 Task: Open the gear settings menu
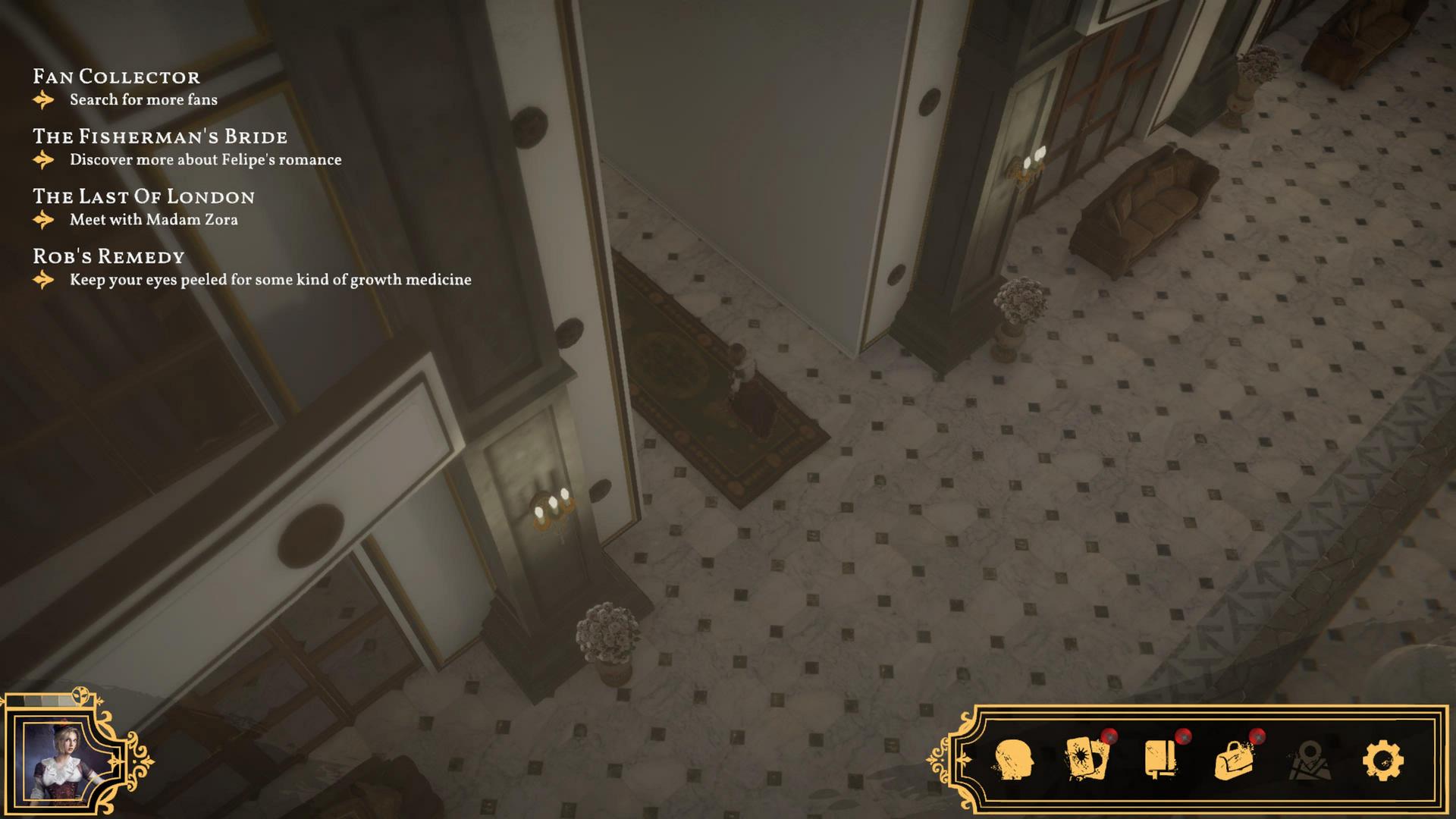[1382, 760]
